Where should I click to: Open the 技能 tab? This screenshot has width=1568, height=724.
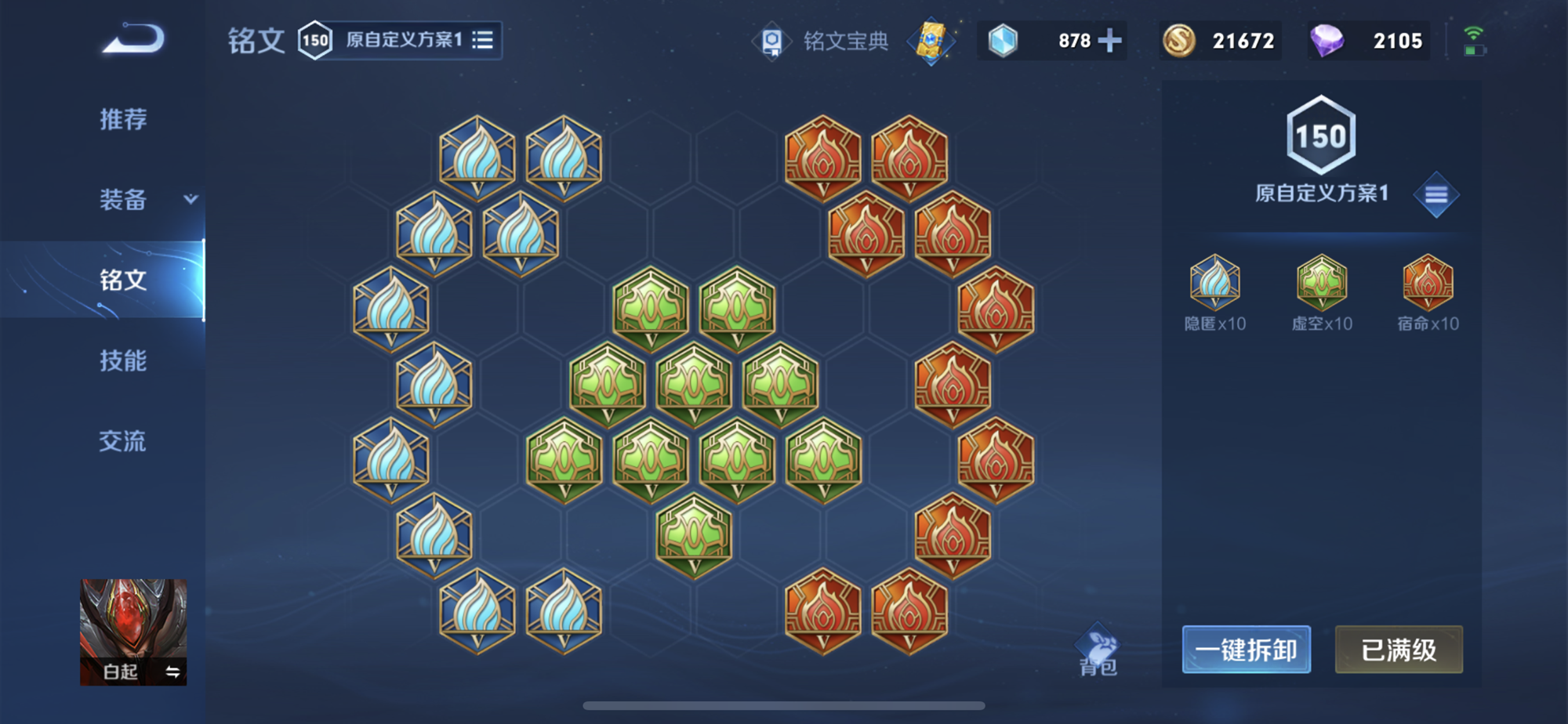point(123,360)
